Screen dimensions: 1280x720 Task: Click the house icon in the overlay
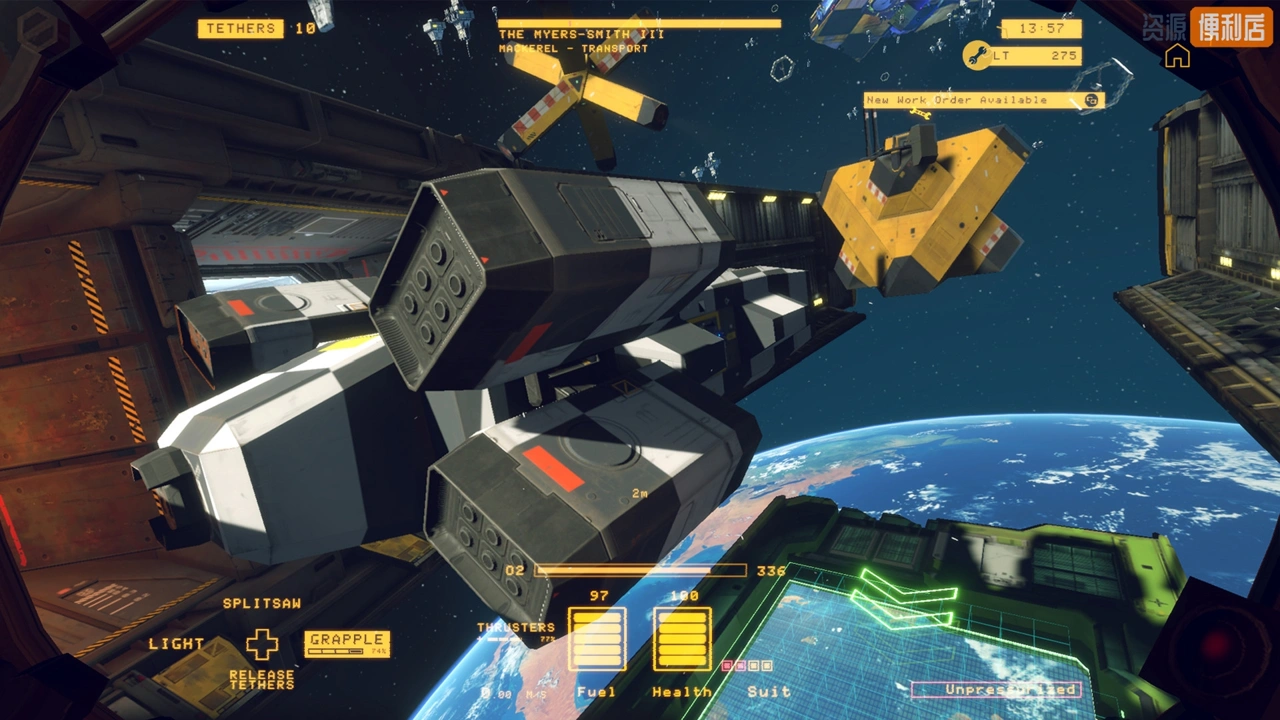tap(1177, 56)
